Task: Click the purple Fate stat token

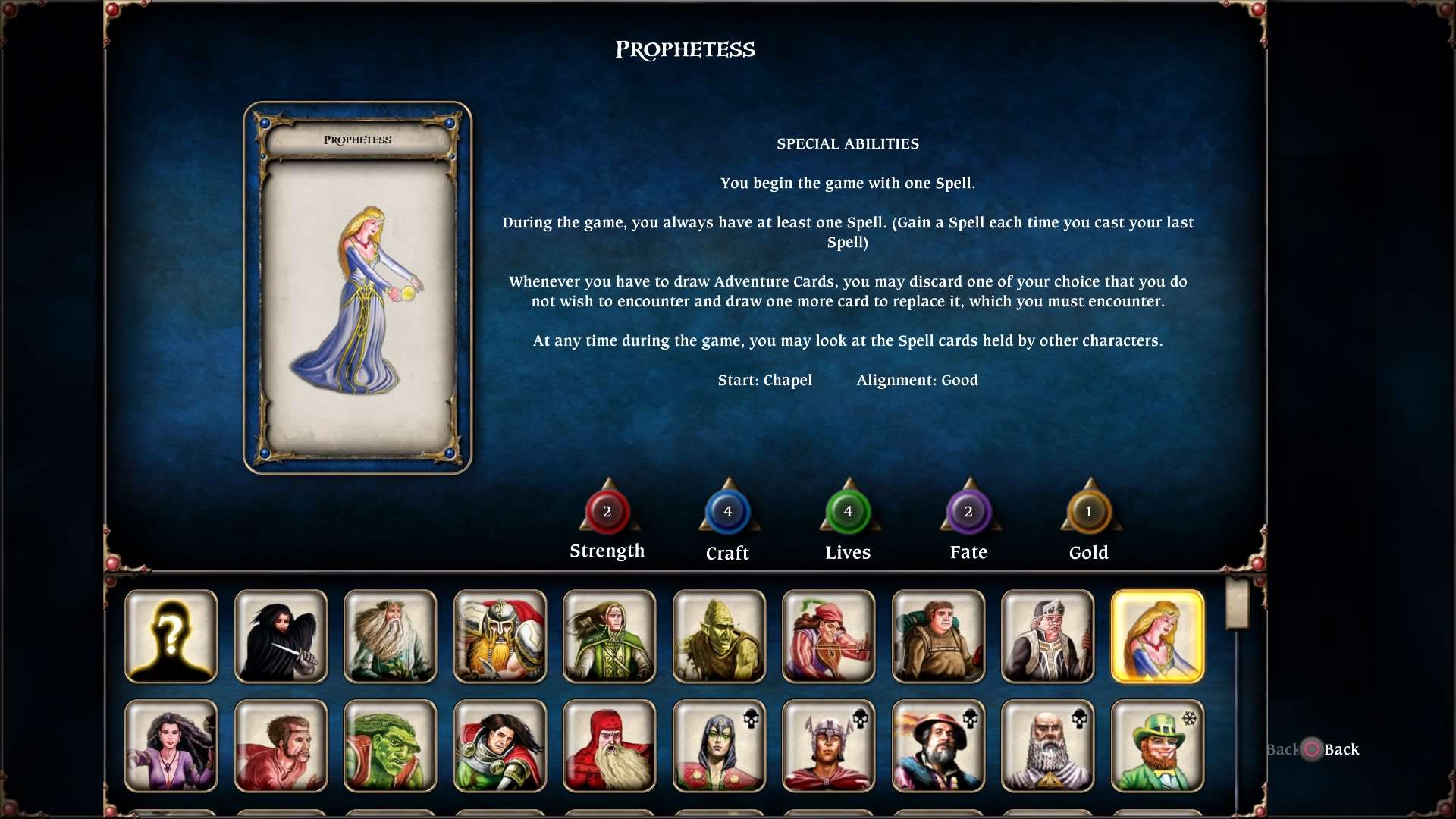Action: pos(968,512)
